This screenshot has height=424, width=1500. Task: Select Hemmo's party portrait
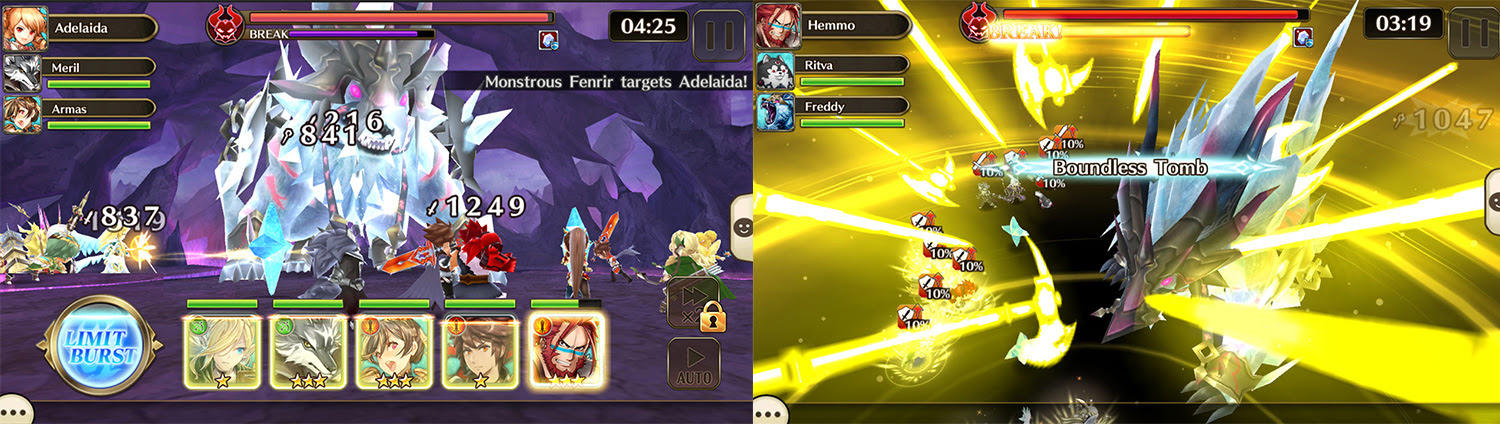774,25
